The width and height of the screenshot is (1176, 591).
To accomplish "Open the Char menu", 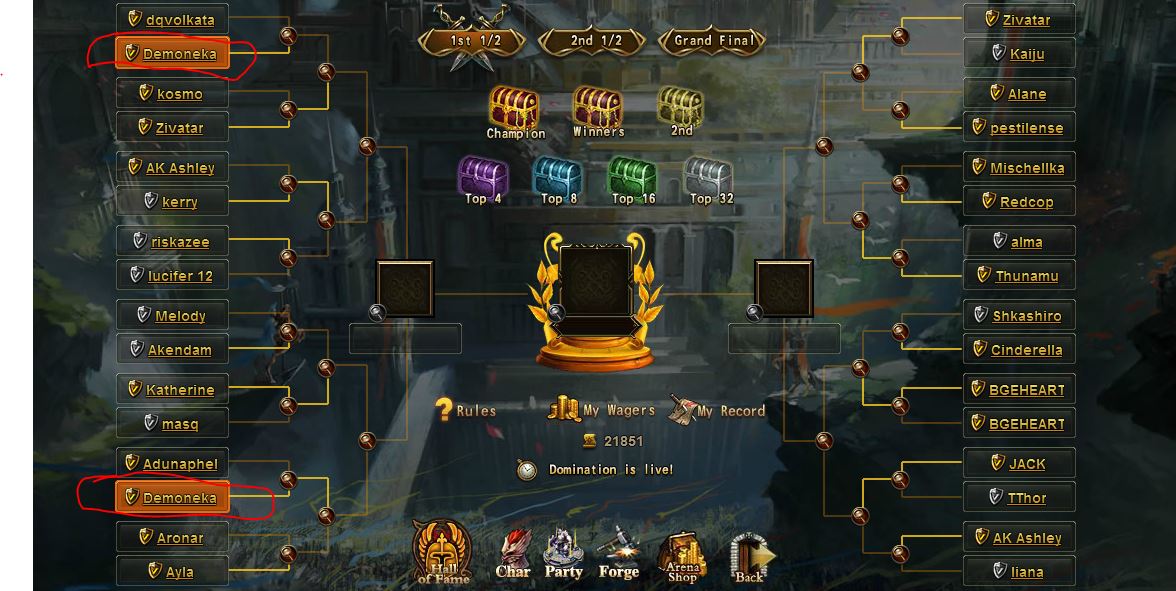I will (x=513, y=555).
